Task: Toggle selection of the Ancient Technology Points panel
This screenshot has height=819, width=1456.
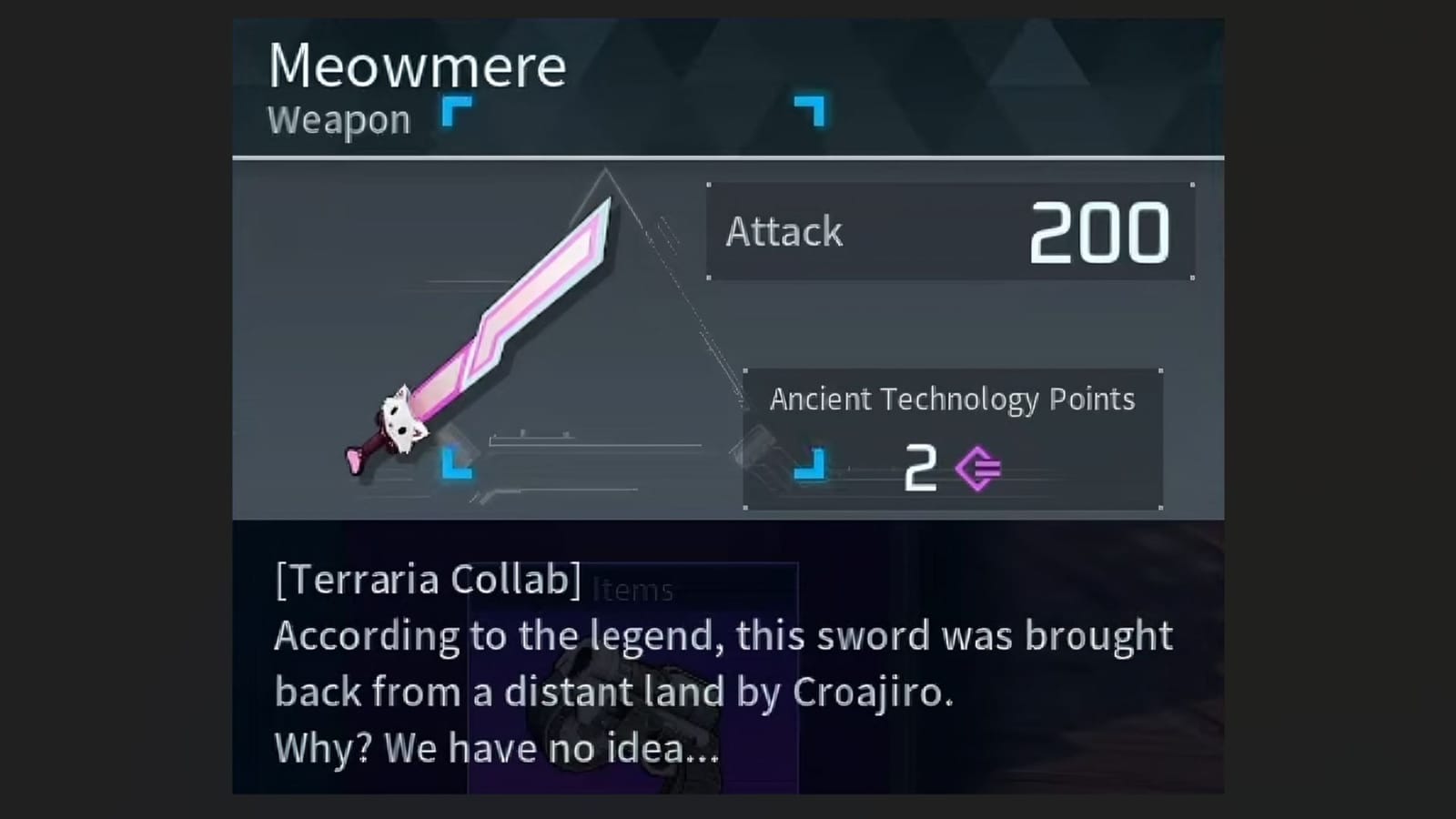Action: coord(952,437)
